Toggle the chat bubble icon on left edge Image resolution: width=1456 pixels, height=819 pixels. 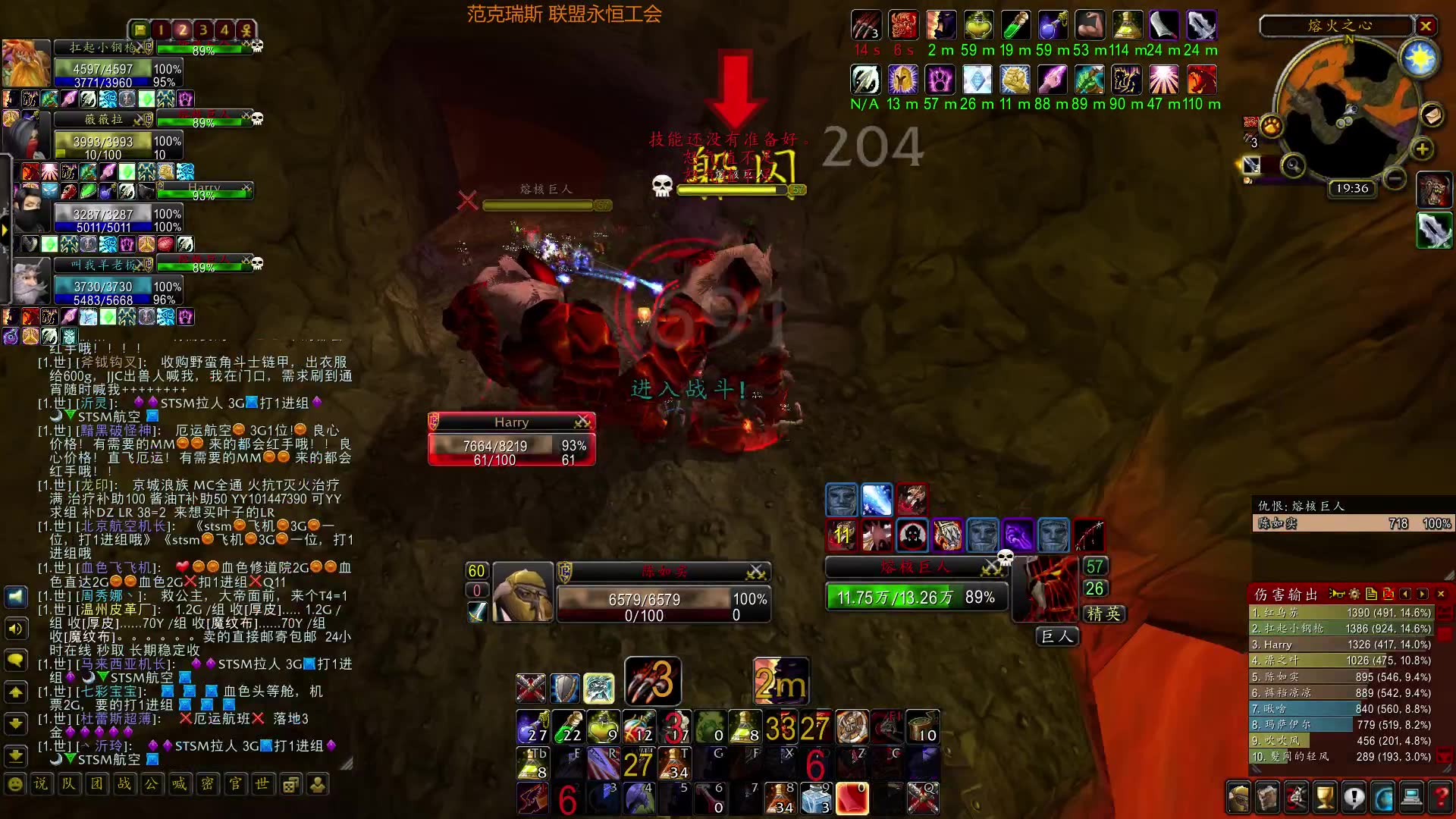tap(17, 660)
